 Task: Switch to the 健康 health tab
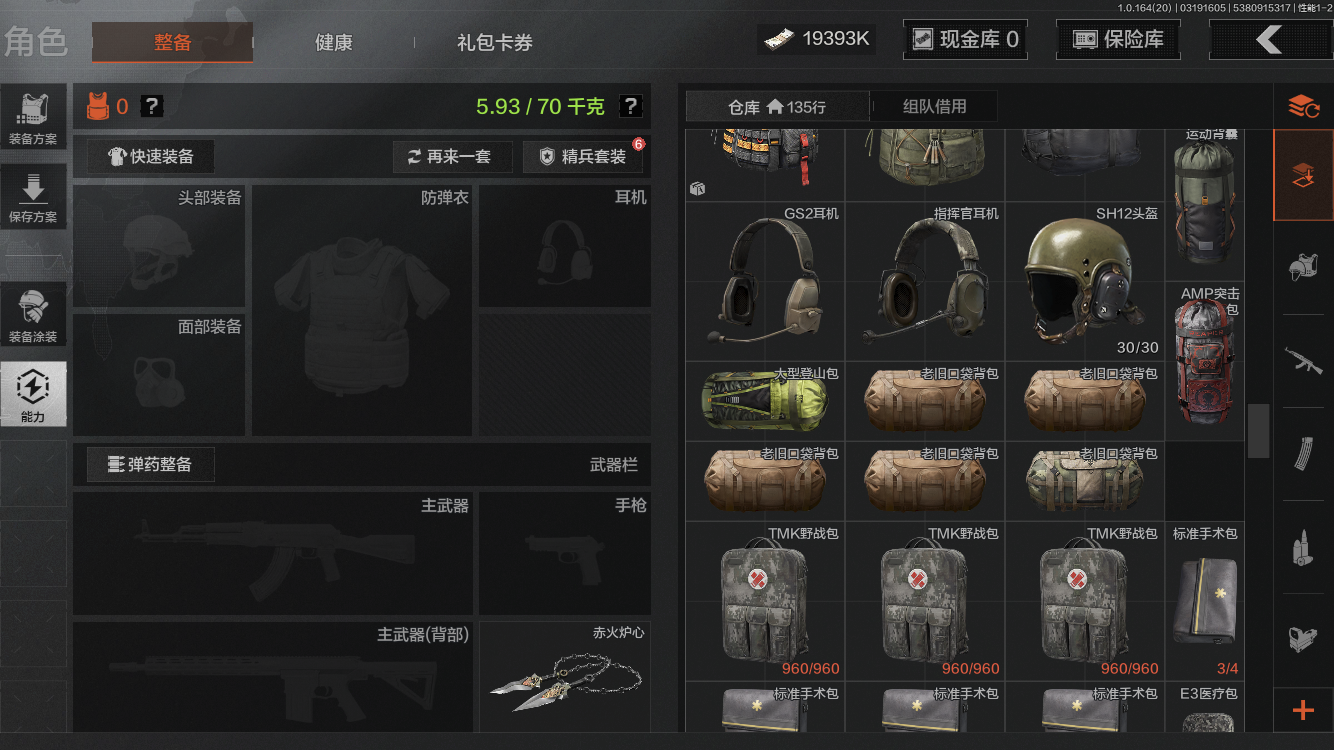tap(333, 43)
